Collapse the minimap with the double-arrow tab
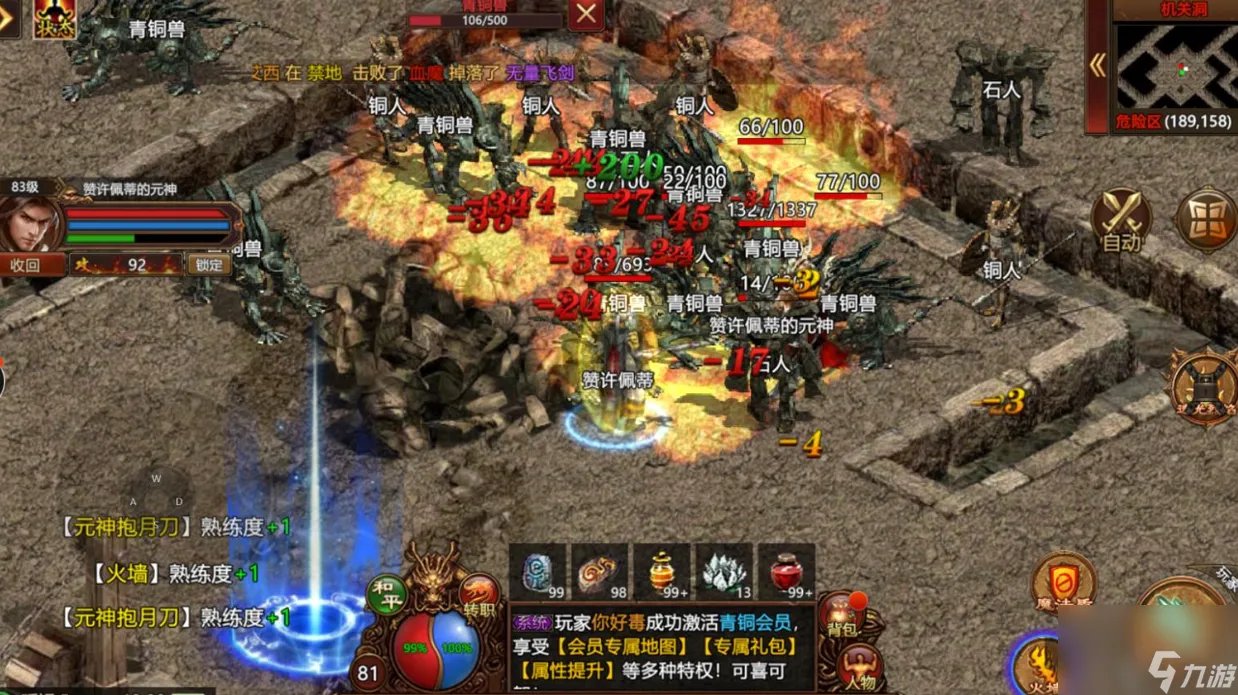This screenshot has height=695, width=1238. 1097,66
